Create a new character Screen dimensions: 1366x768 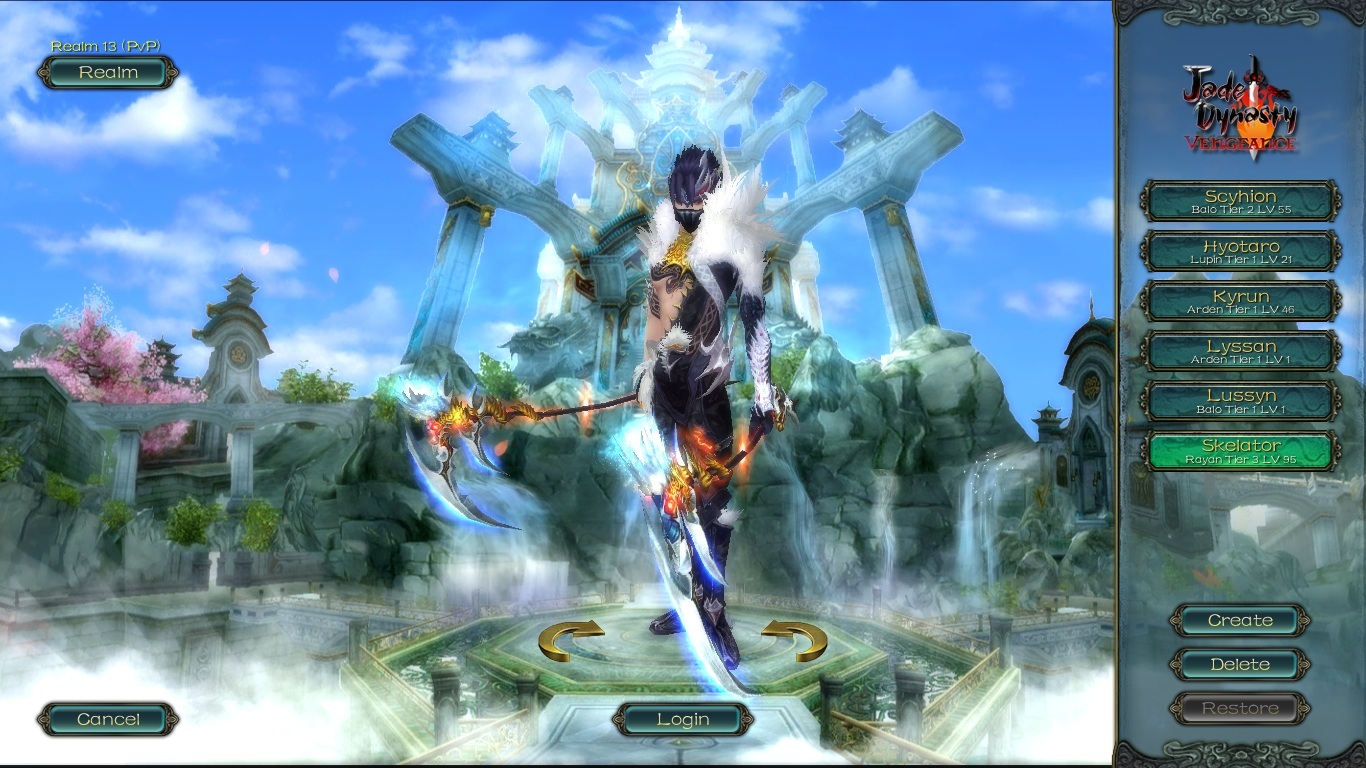1240,620
